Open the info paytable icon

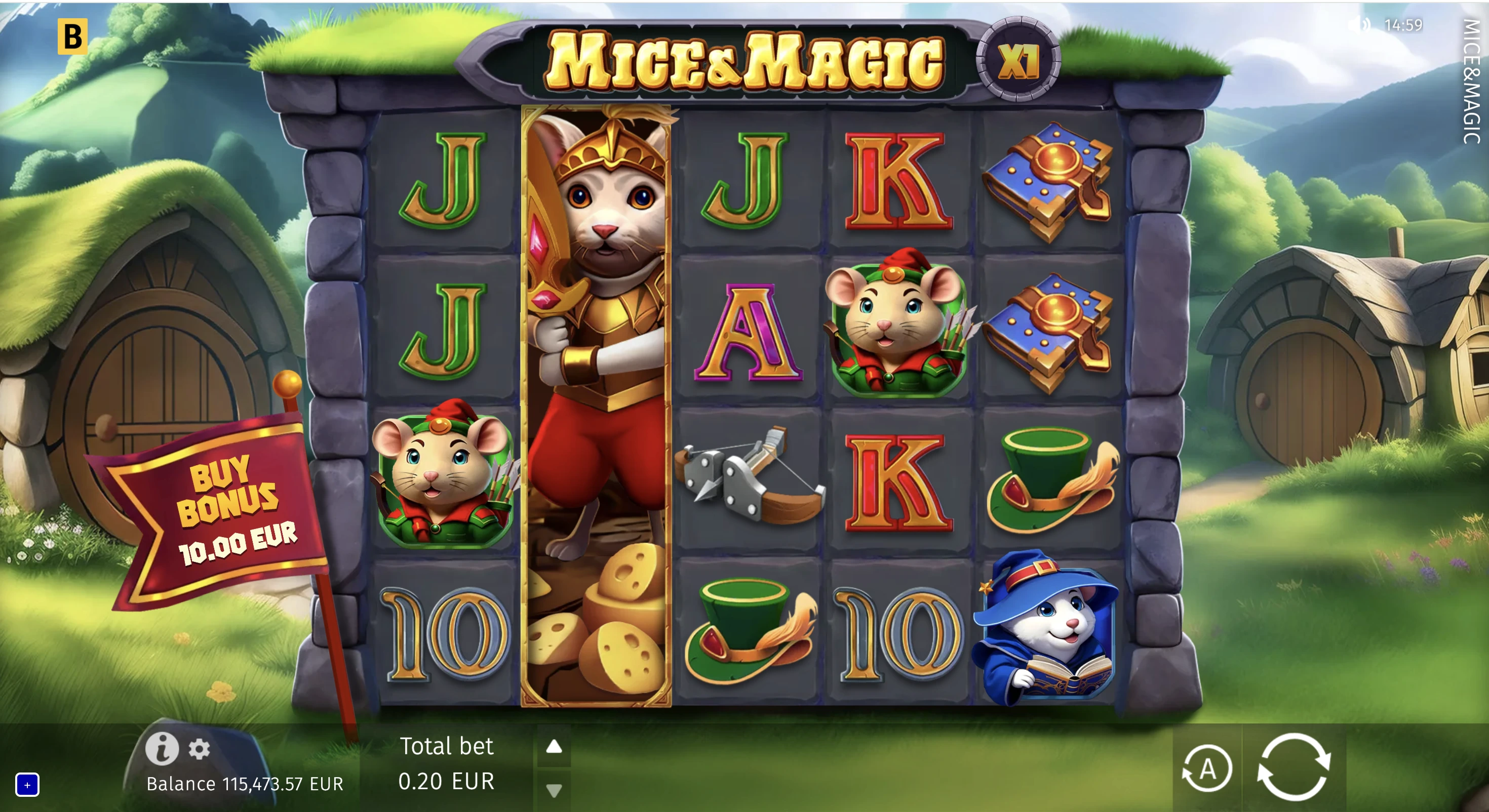161,748
